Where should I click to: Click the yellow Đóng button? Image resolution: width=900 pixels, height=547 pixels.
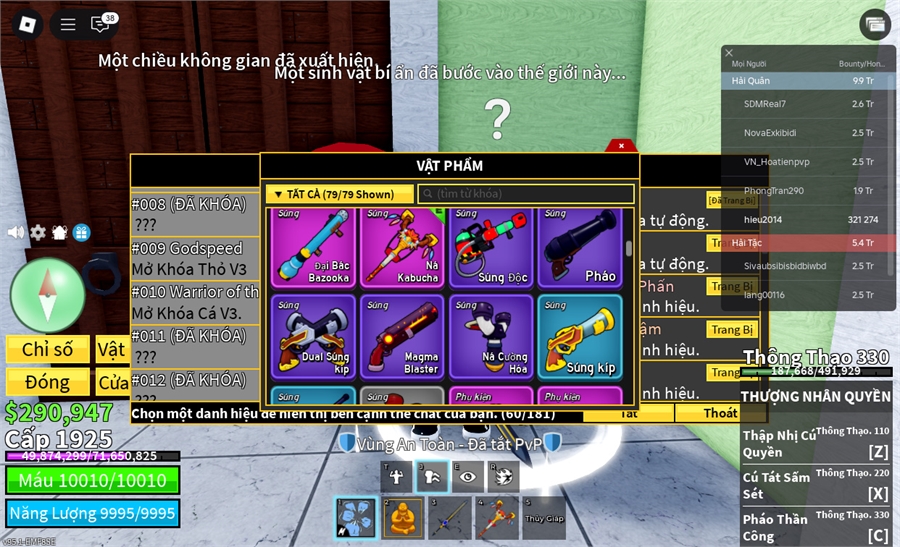47,382
